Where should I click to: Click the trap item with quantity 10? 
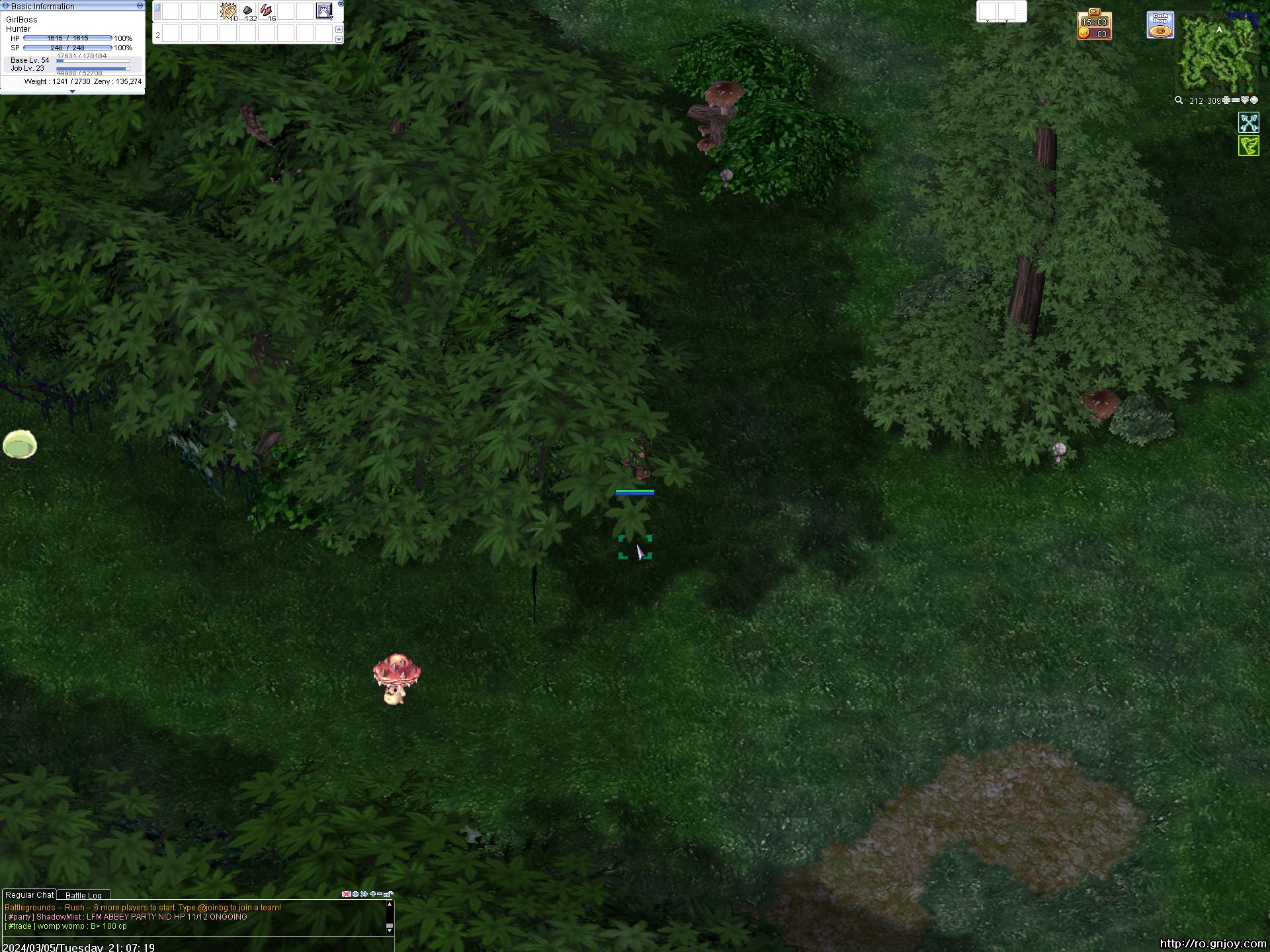coord(228,10)
